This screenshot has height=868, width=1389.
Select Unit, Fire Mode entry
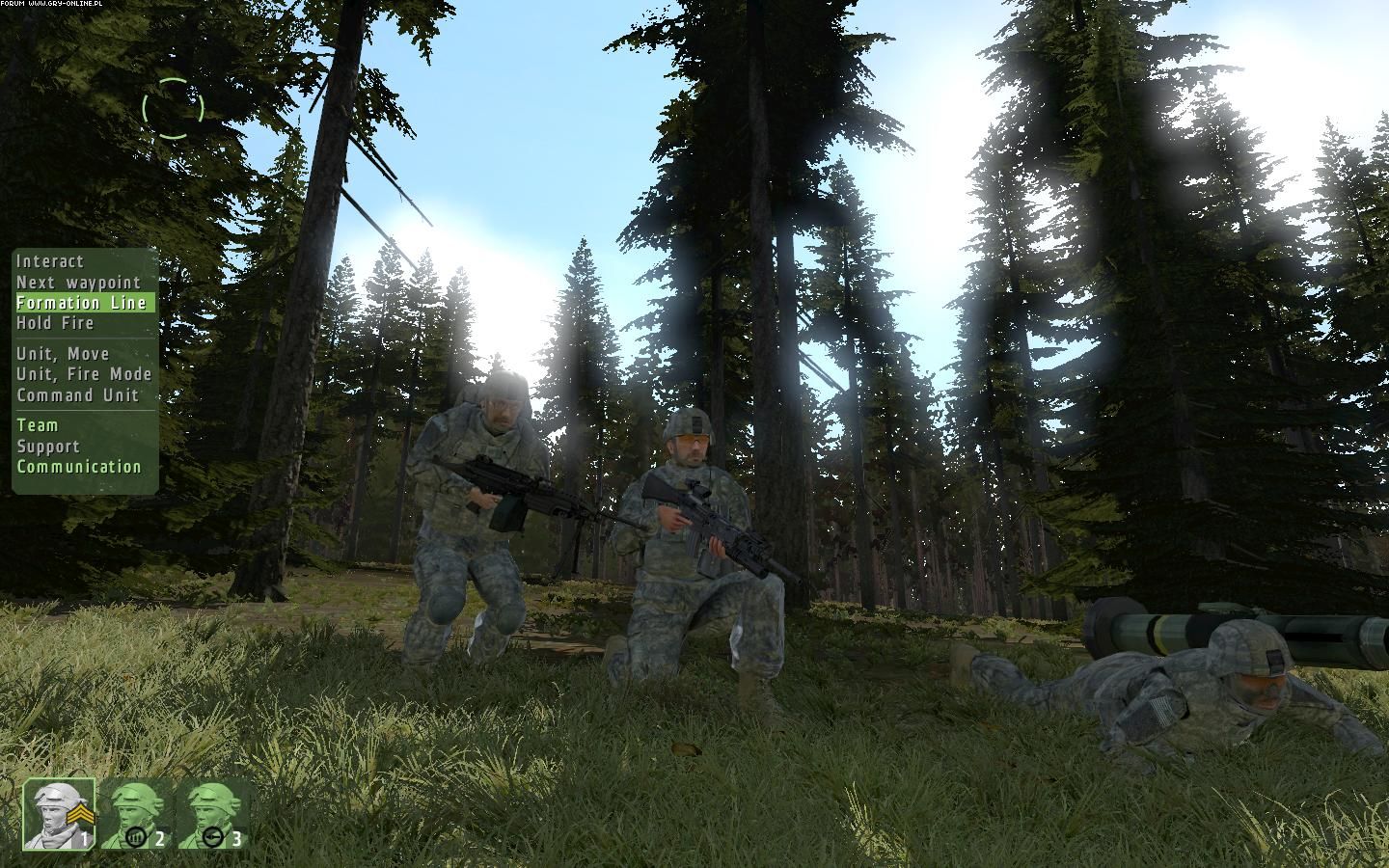[x=84, y=374]
